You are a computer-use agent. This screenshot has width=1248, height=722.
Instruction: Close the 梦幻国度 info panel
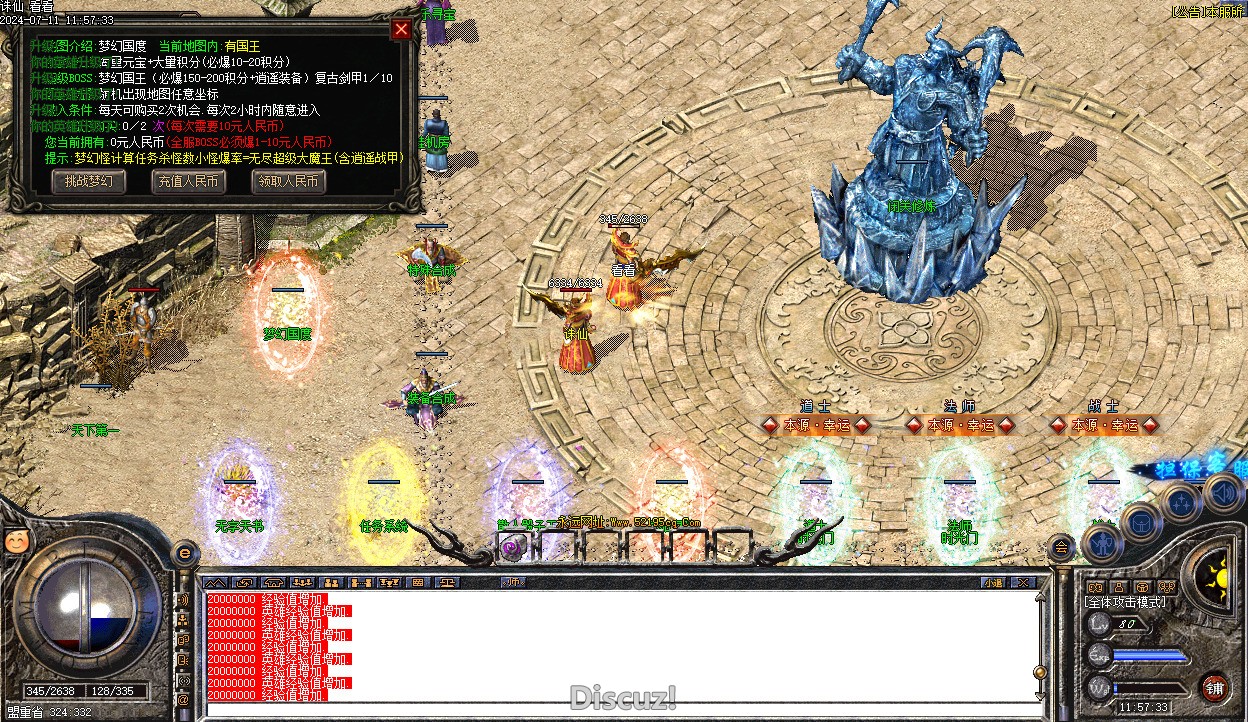point(401,29)
